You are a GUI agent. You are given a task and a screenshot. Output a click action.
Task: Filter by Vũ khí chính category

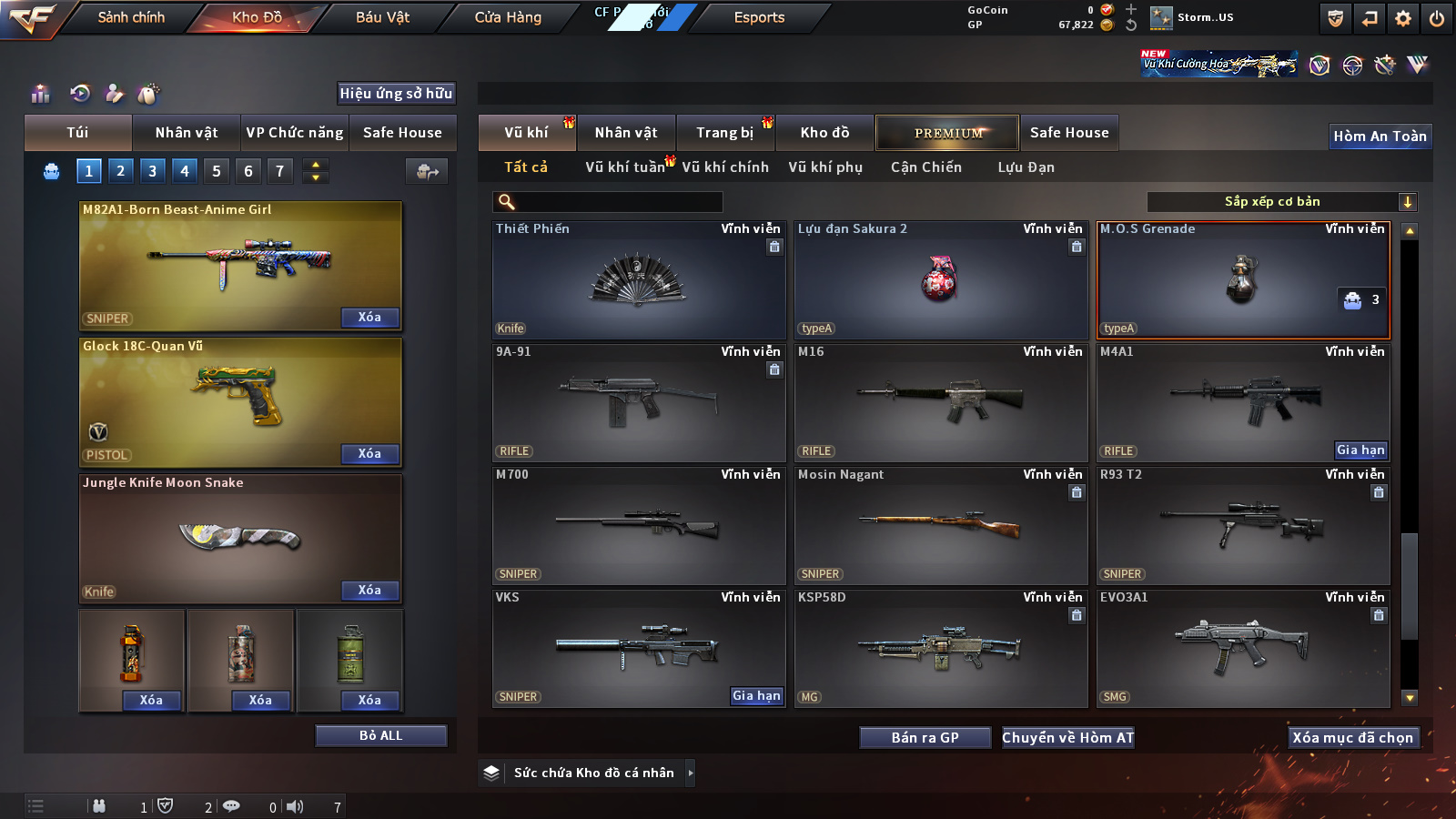[724, 167]
